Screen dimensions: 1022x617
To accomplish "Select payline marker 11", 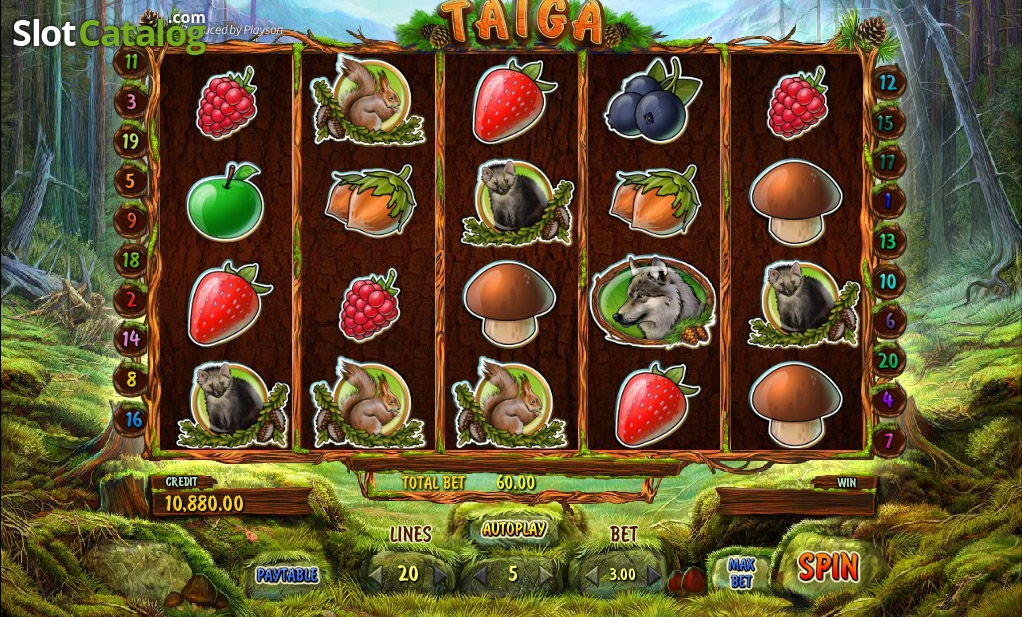I will (x=131, y=61).
